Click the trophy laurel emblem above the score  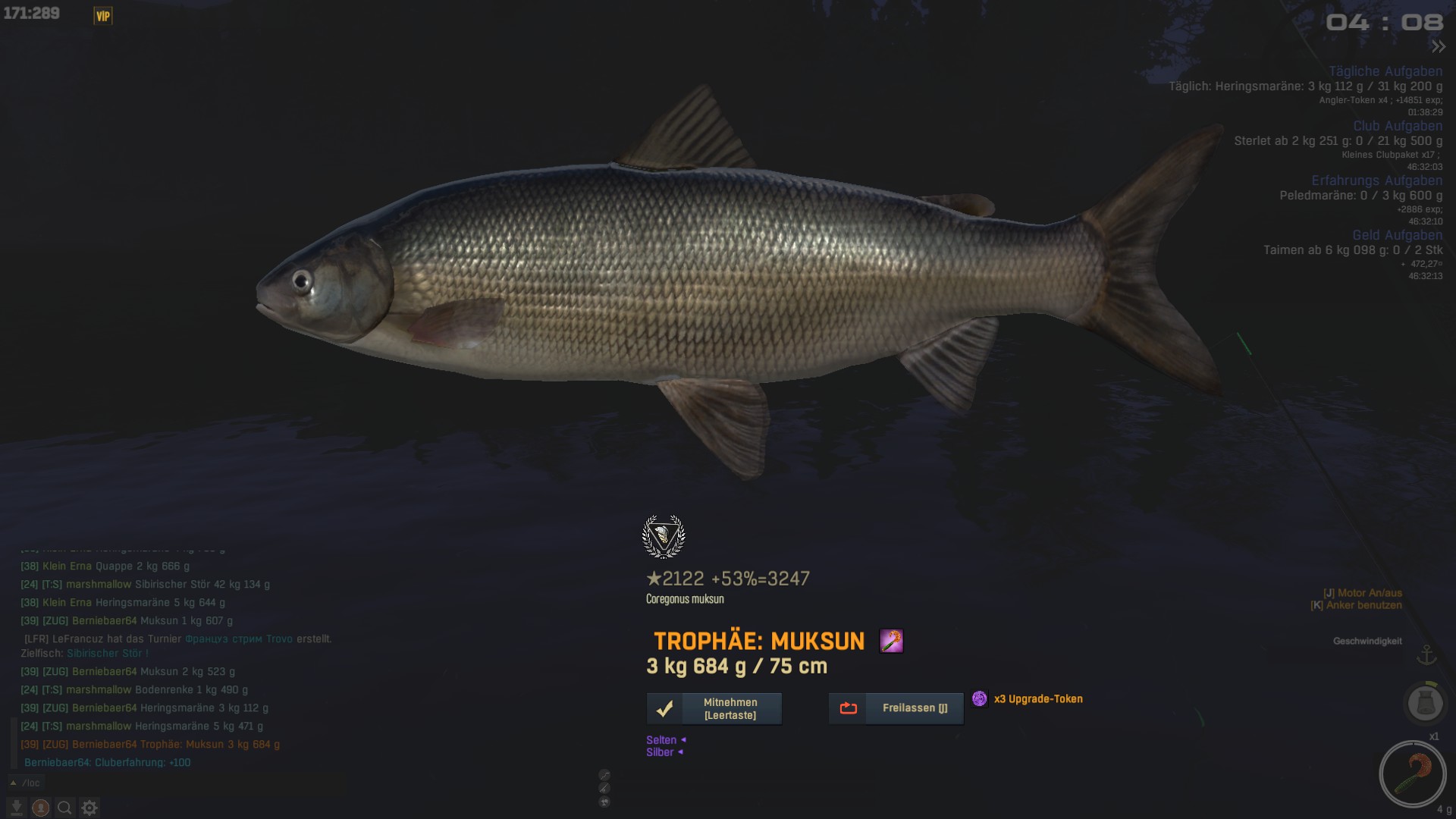(664, 536)
